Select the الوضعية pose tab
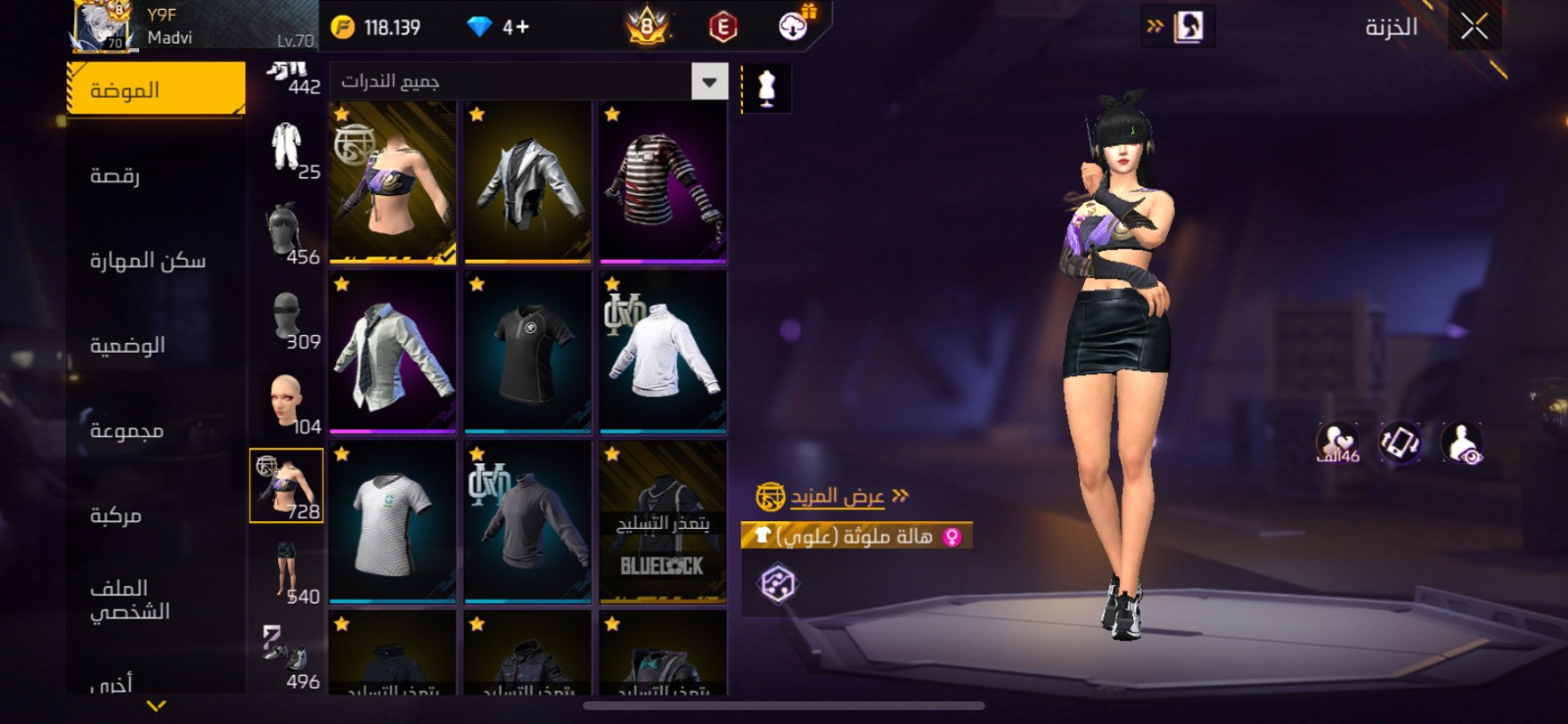 click(127, 346)
